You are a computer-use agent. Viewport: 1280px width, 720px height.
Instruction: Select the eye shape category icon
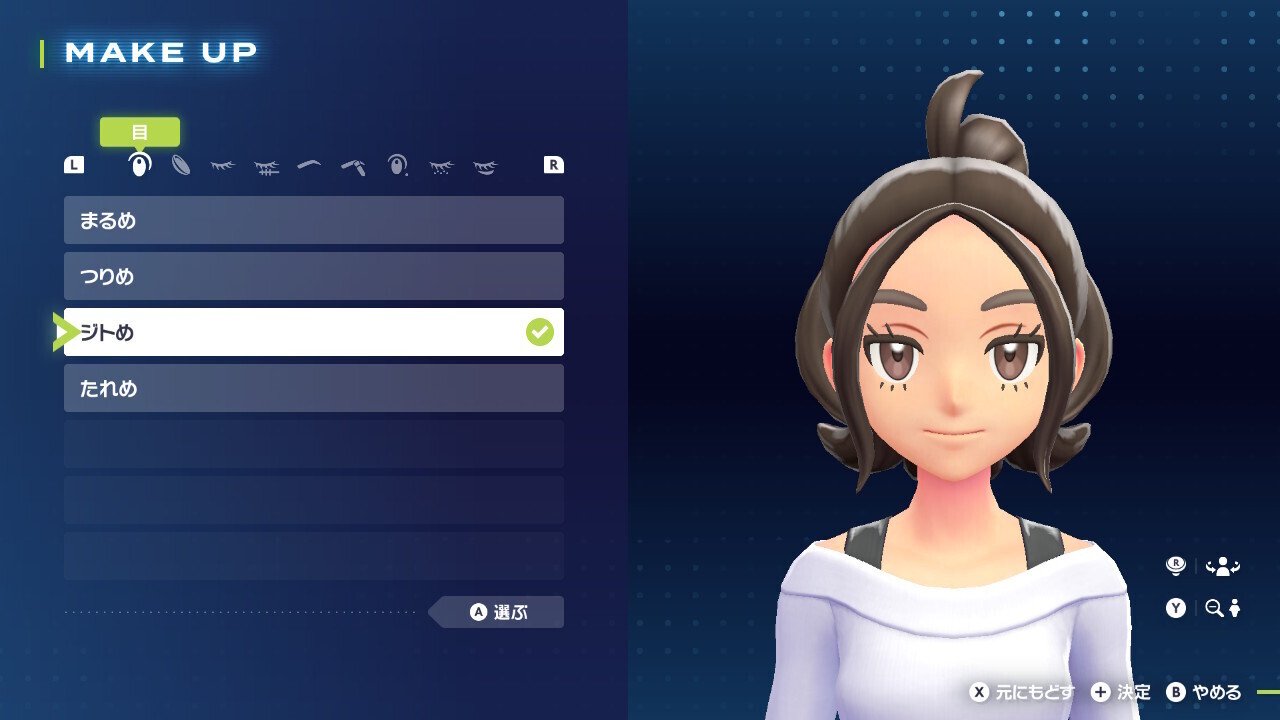[x=137, y=165]
